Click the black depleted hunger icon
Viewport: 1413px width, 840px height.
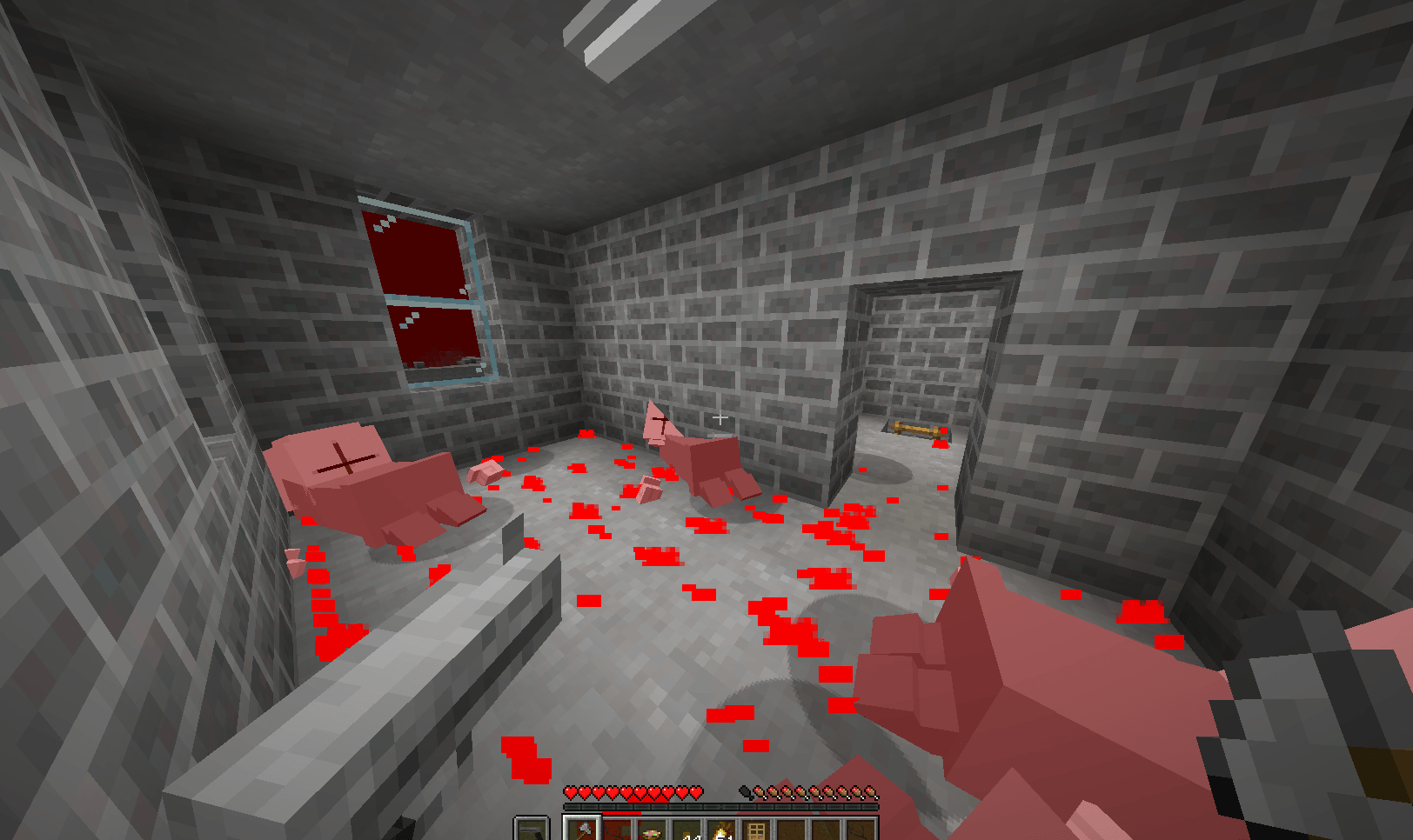[x=747, y=791]
